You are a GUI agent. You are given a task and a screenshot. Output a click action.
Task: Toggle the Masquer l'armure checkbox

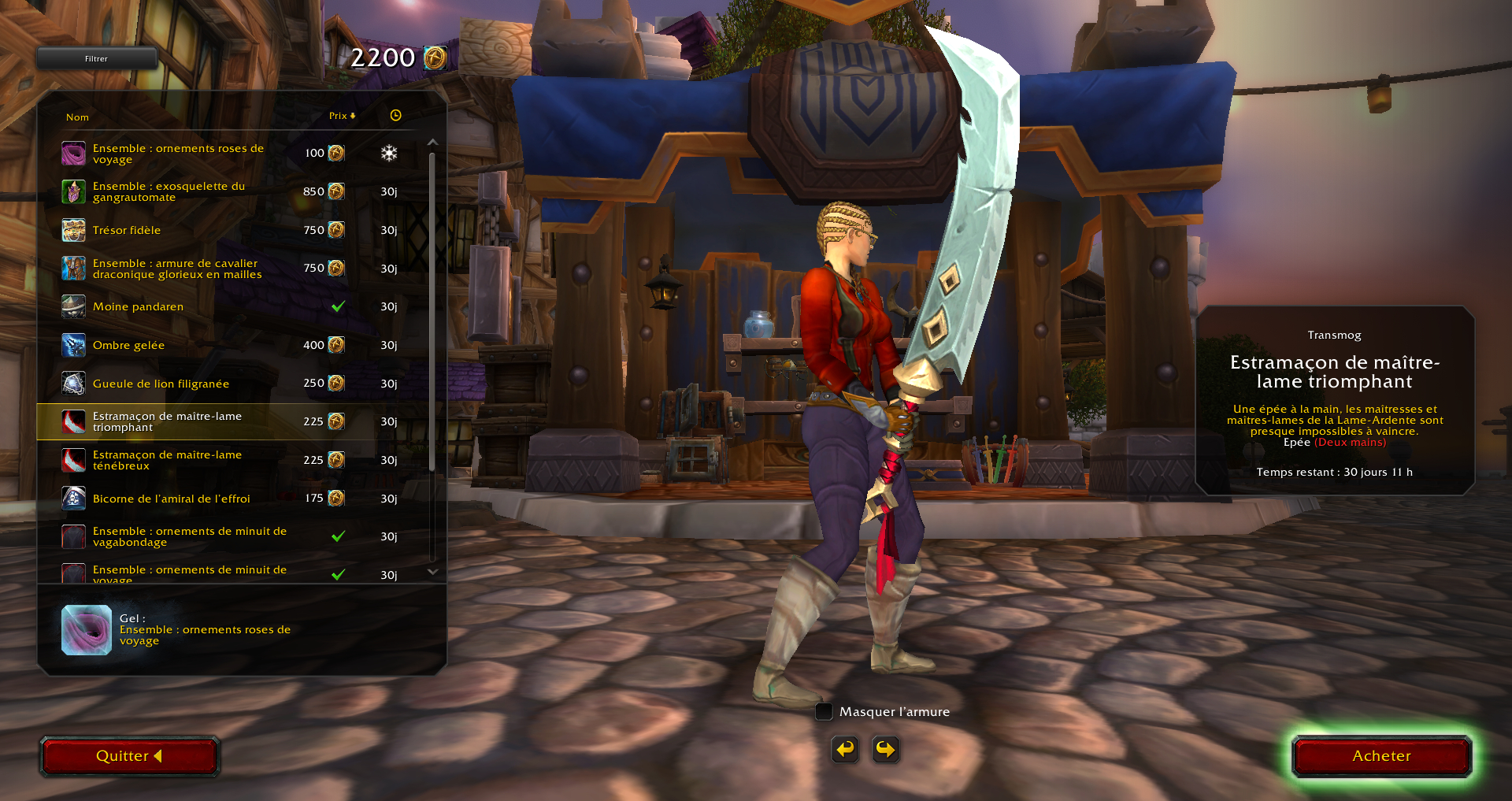point(824,712)
